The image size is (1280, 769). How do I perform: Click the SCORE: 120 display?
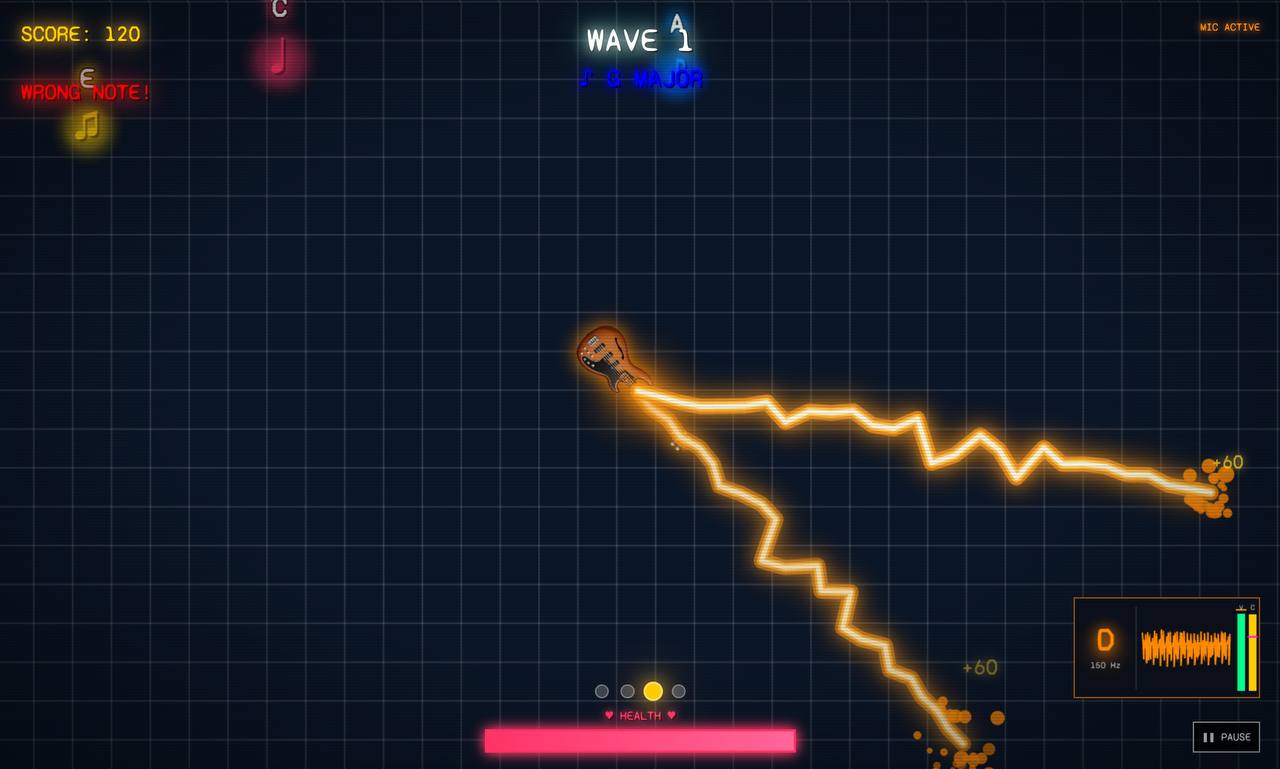coord(80,33)
